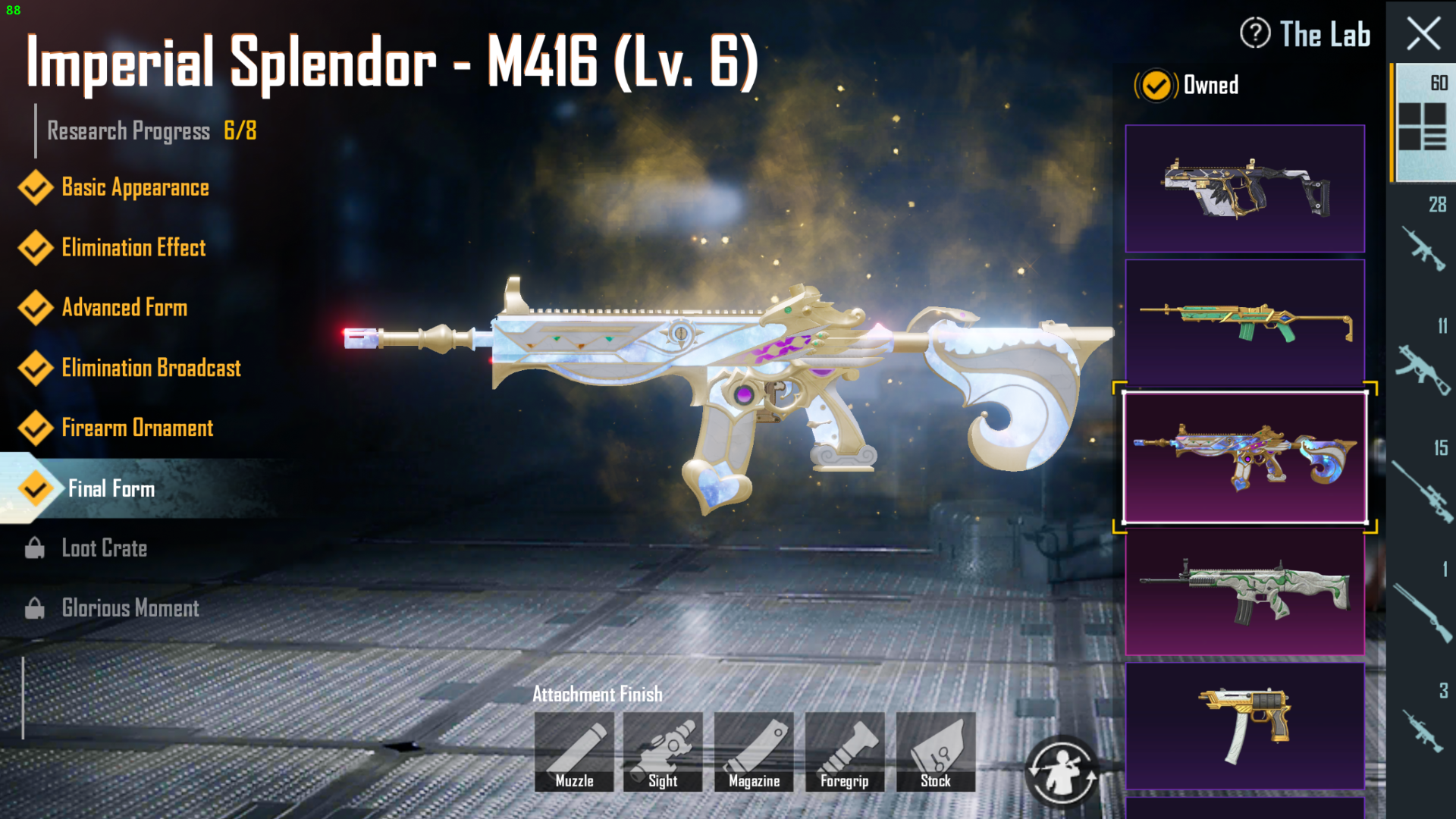Select the Firearm Ornament stage
This screenshot has width=1456, height=819.
(x=137, y=428)
